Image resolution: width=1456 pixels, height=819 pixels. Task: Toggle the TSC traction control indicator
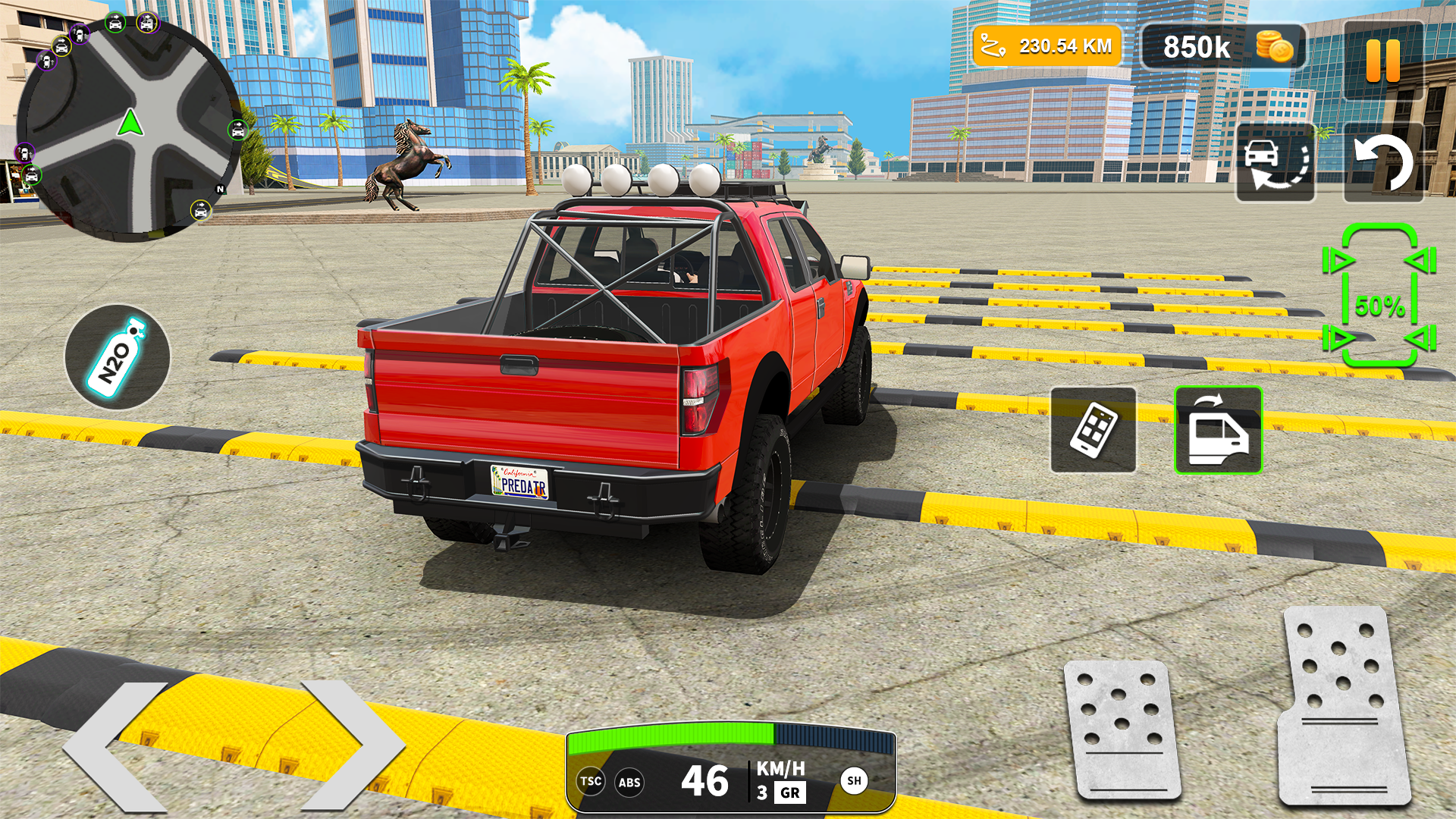tap(591, 781)
